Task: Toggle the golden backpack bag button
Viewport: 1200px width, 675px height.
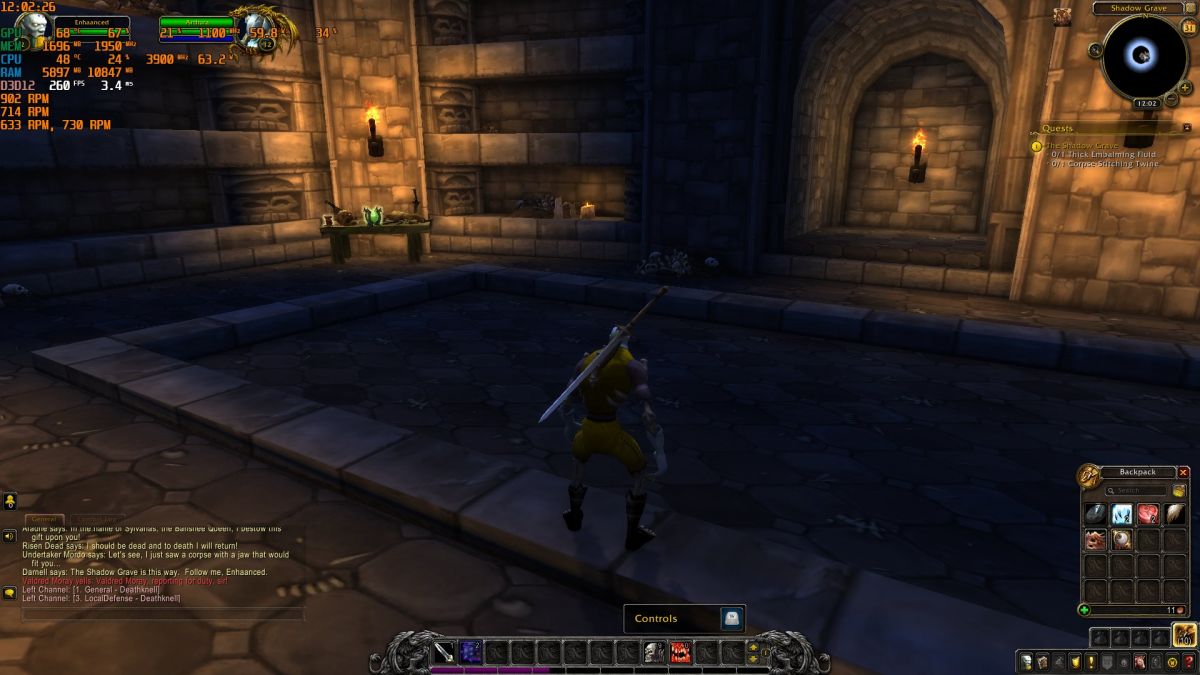Action: (x=1185, y=635)
